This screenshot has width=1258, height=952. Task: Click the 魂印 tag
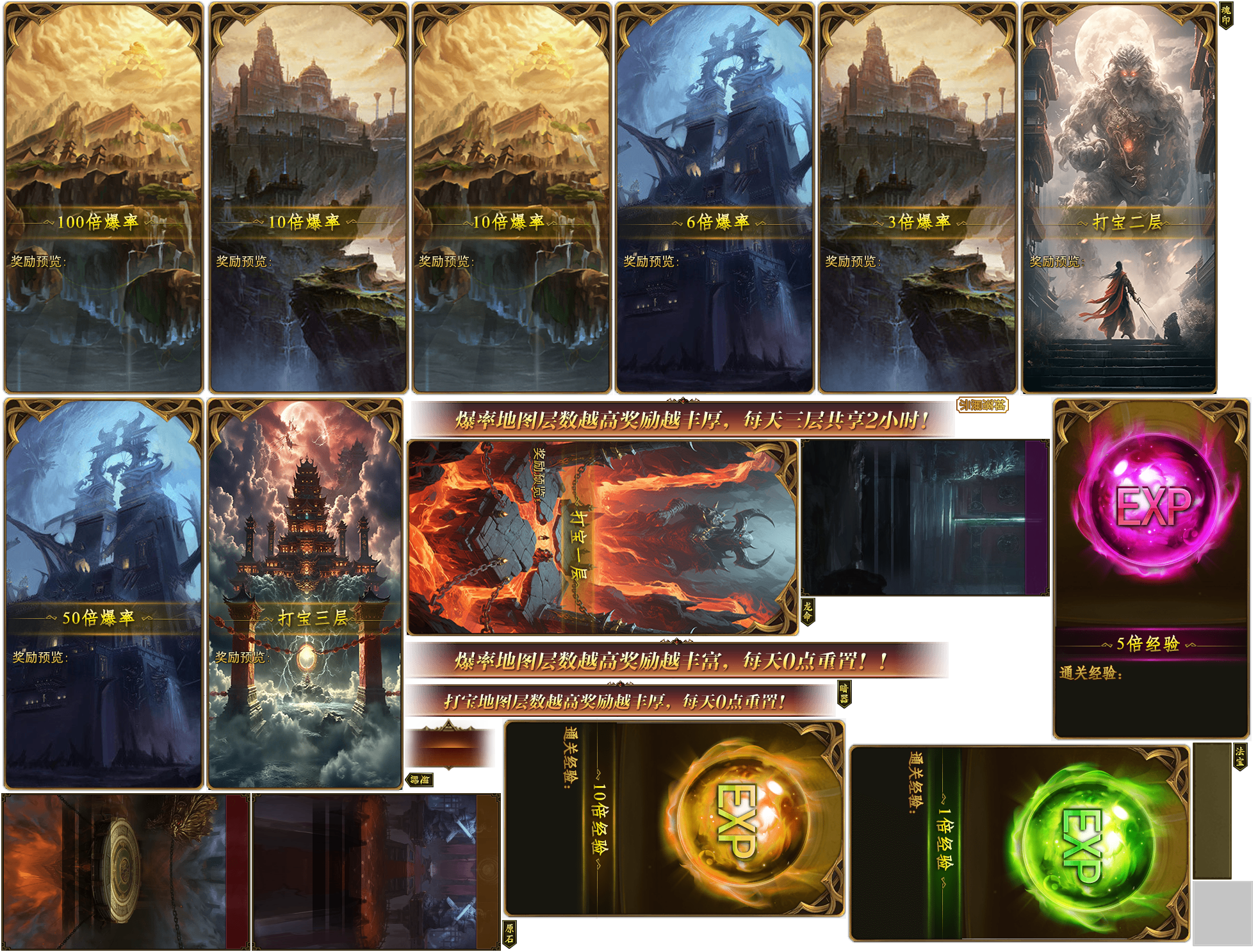click(1225, 15)
